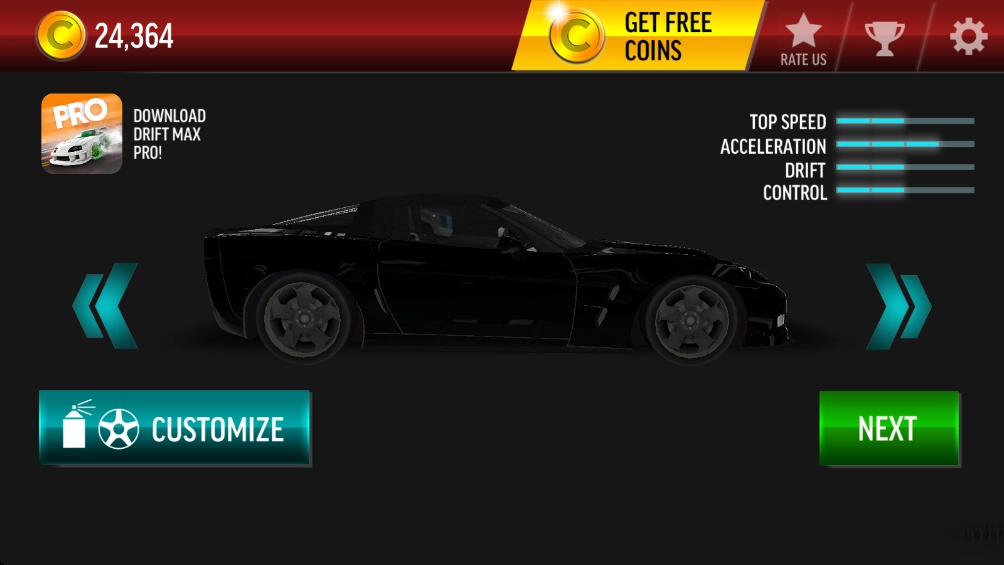Open the Customize car menu

pyautogui.click(x=174, y=429)
